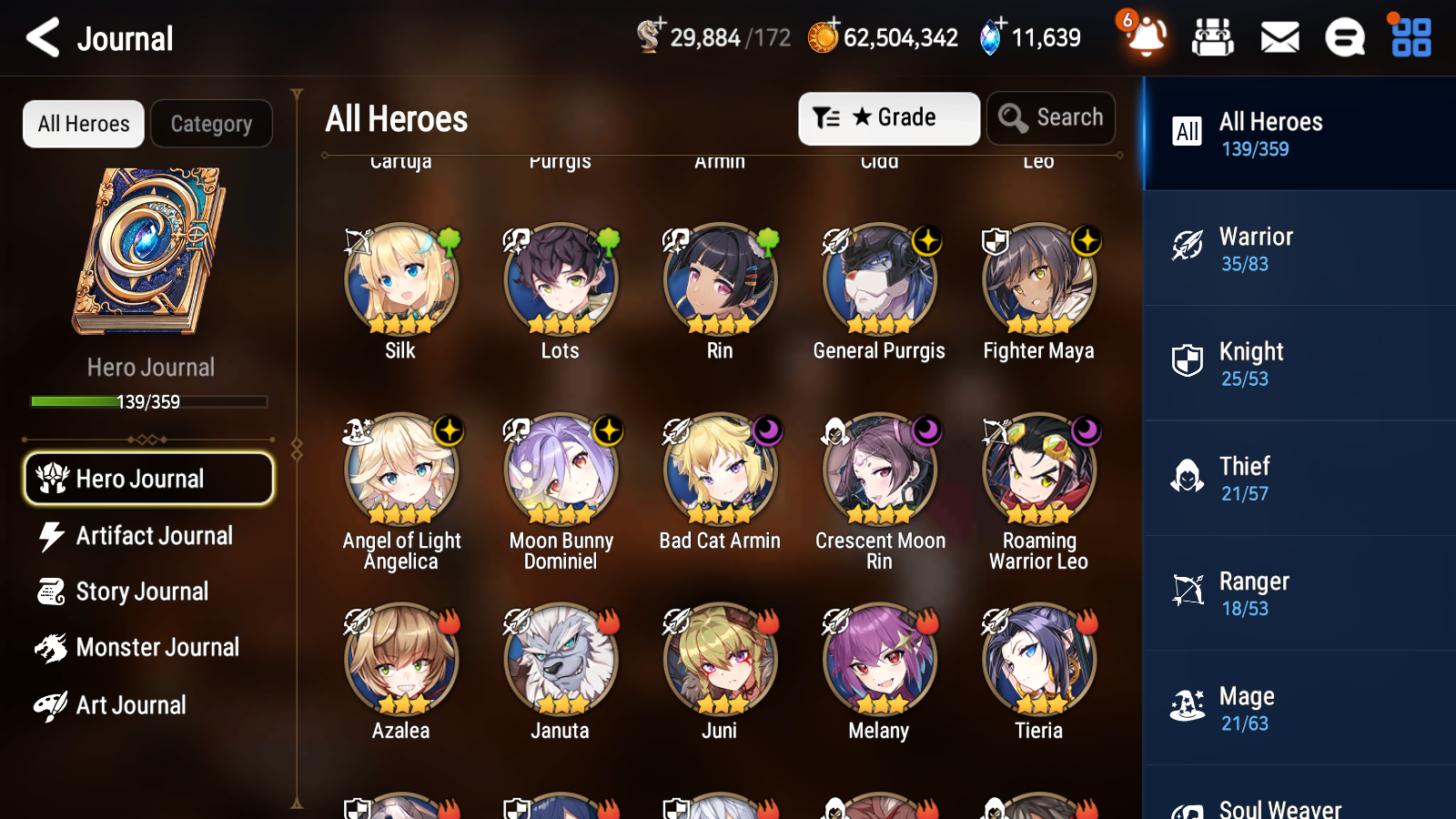
Task: Open the Artifact Journal
Action: (148, 536)
